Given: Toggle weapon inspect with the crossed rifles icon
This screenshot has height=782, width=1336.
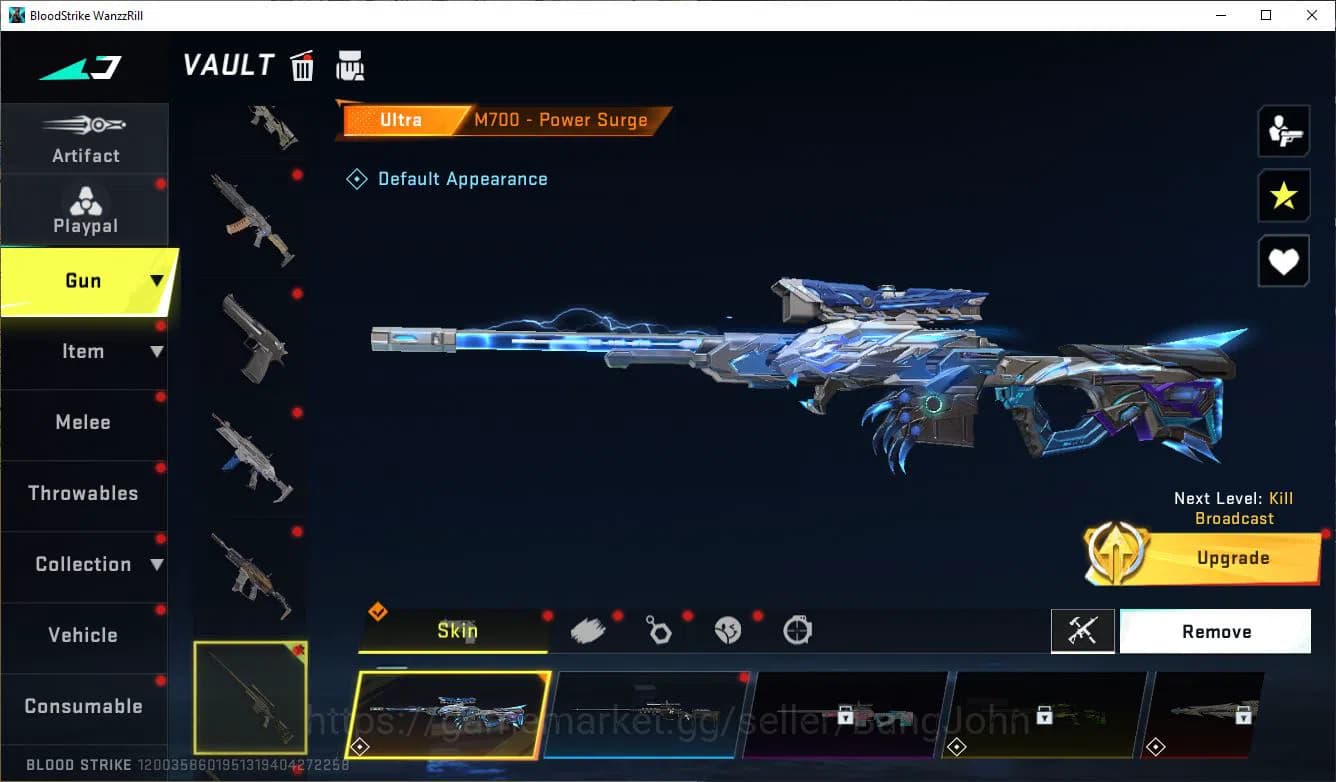Looking at the screenshot, I should coord(1083,631).
